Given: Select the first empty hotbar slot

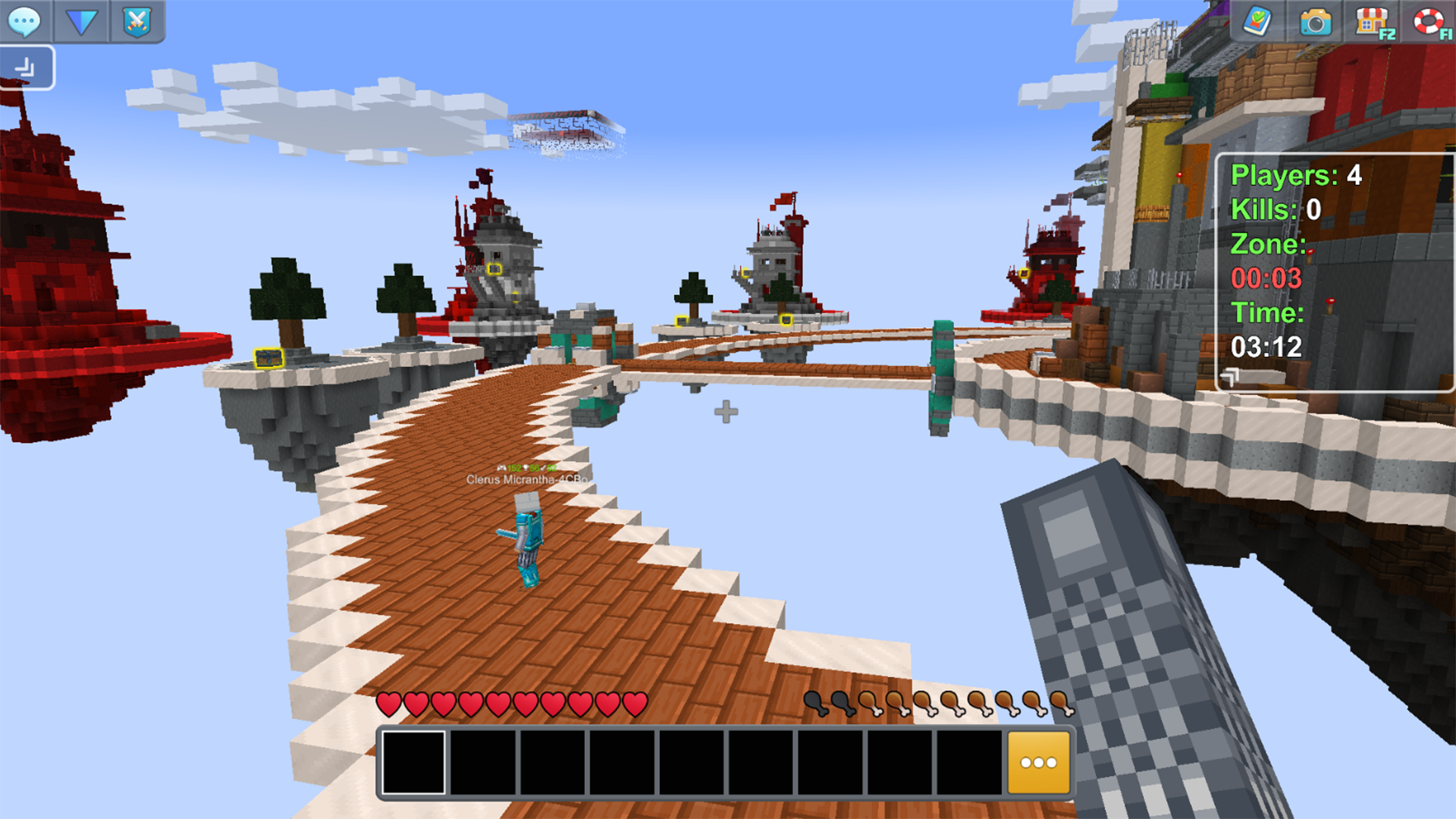Looking at the screenshot, I should point(414,761).
